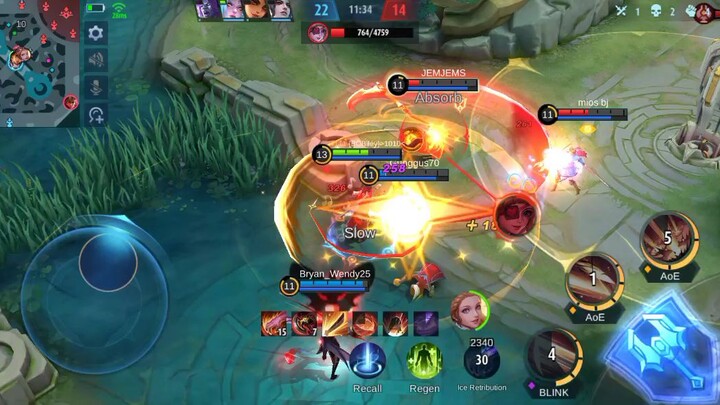The image size is (720, 405).
Task: Cast the BLINK skill
Action: click(x=552, y=357)
